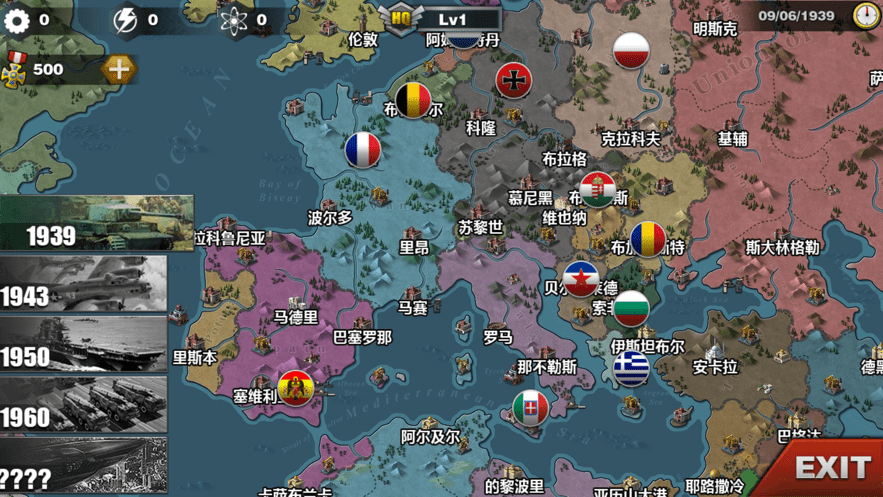Select Spain's flag marker

click(x=295, y=387)
